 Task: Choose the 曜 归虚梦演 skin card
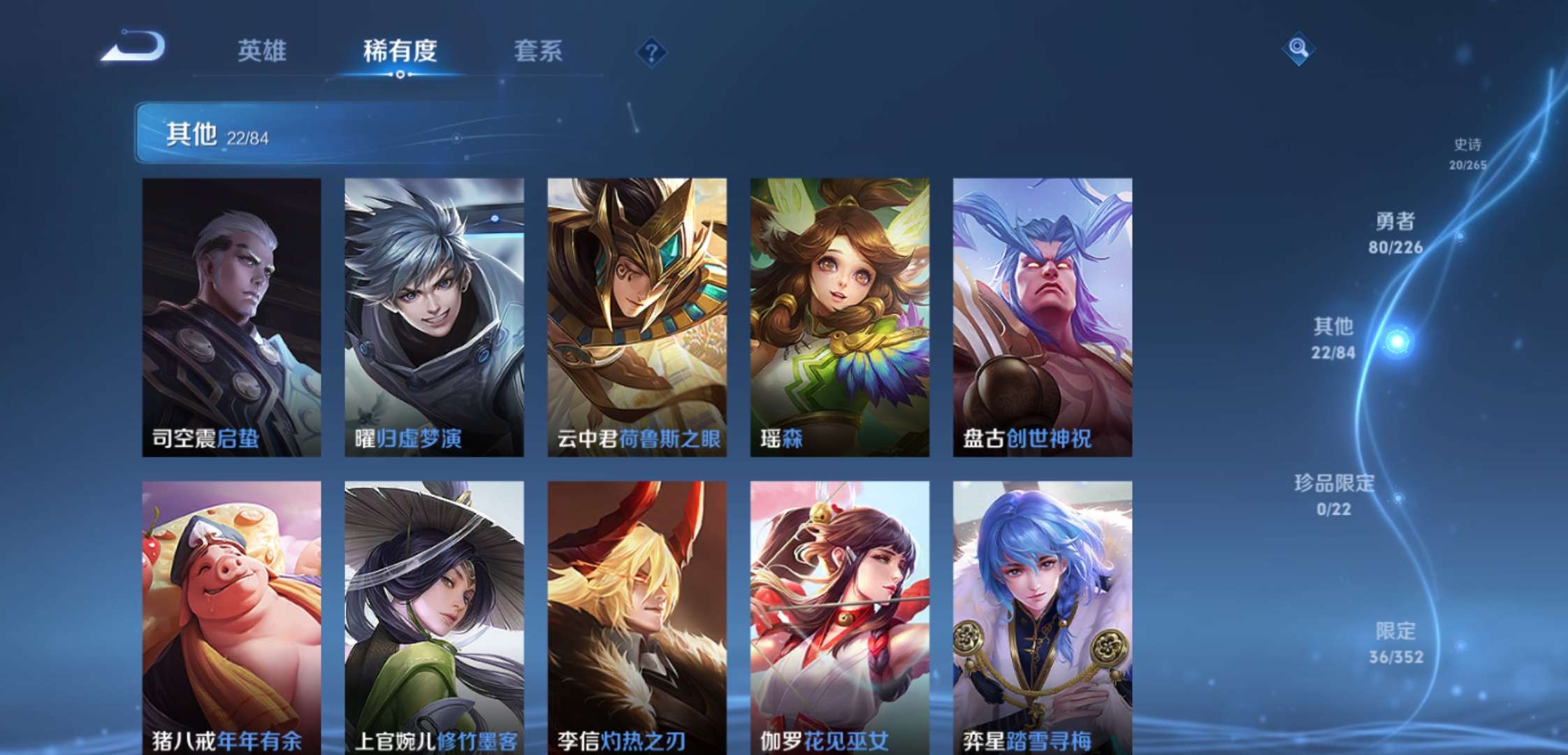[434, 317]
